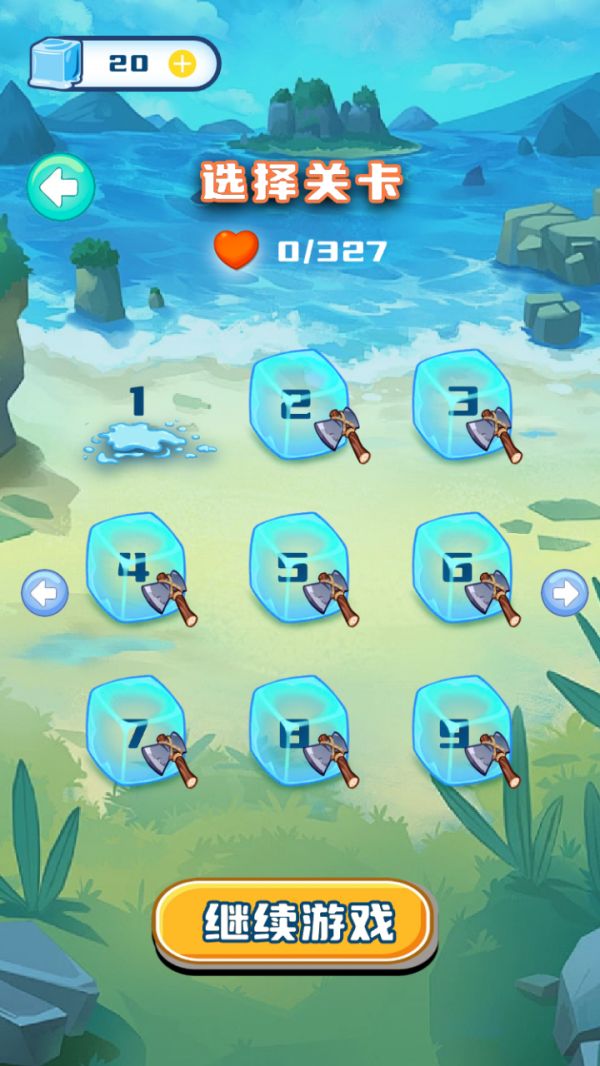Go back using the green arrow button

pyautogui.click(x=61, y=187)
